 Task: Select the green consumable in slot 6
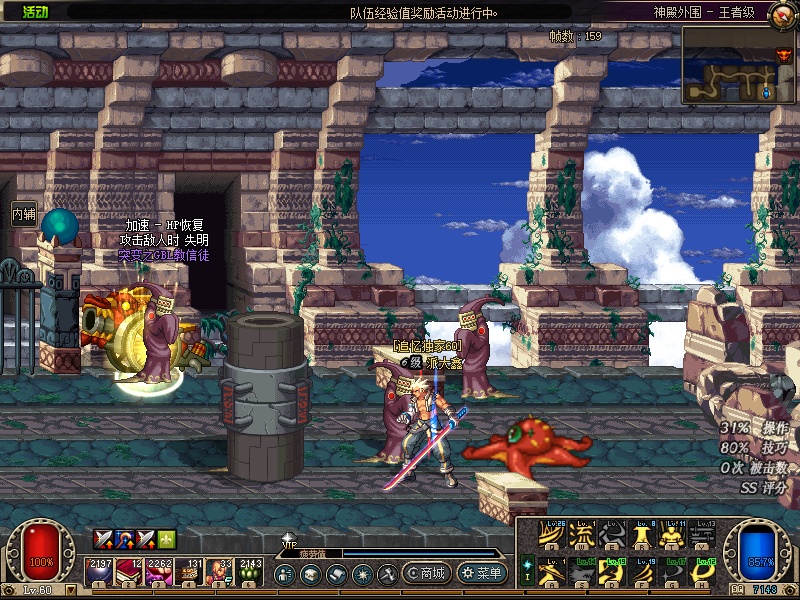point(249,573)
